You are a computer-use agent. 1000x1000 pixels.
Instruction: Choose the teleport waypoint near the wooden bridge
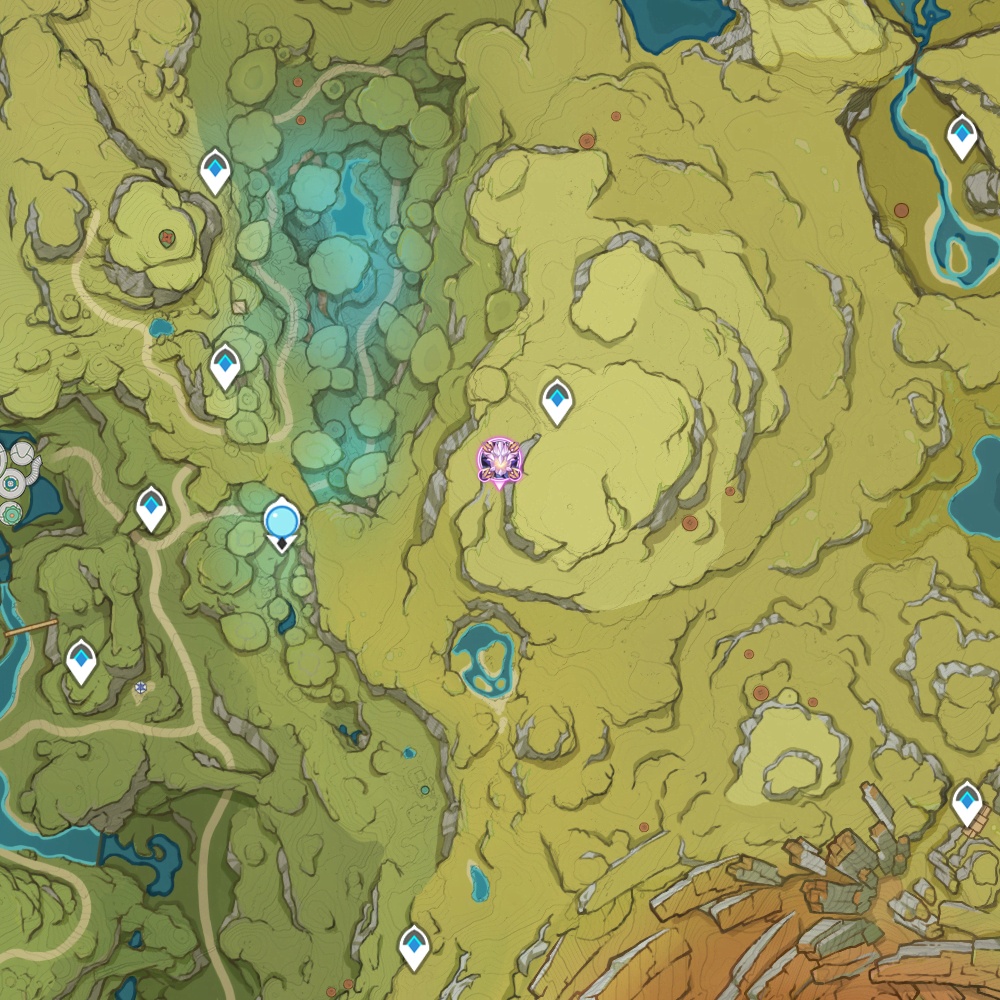tap(81, 661)
